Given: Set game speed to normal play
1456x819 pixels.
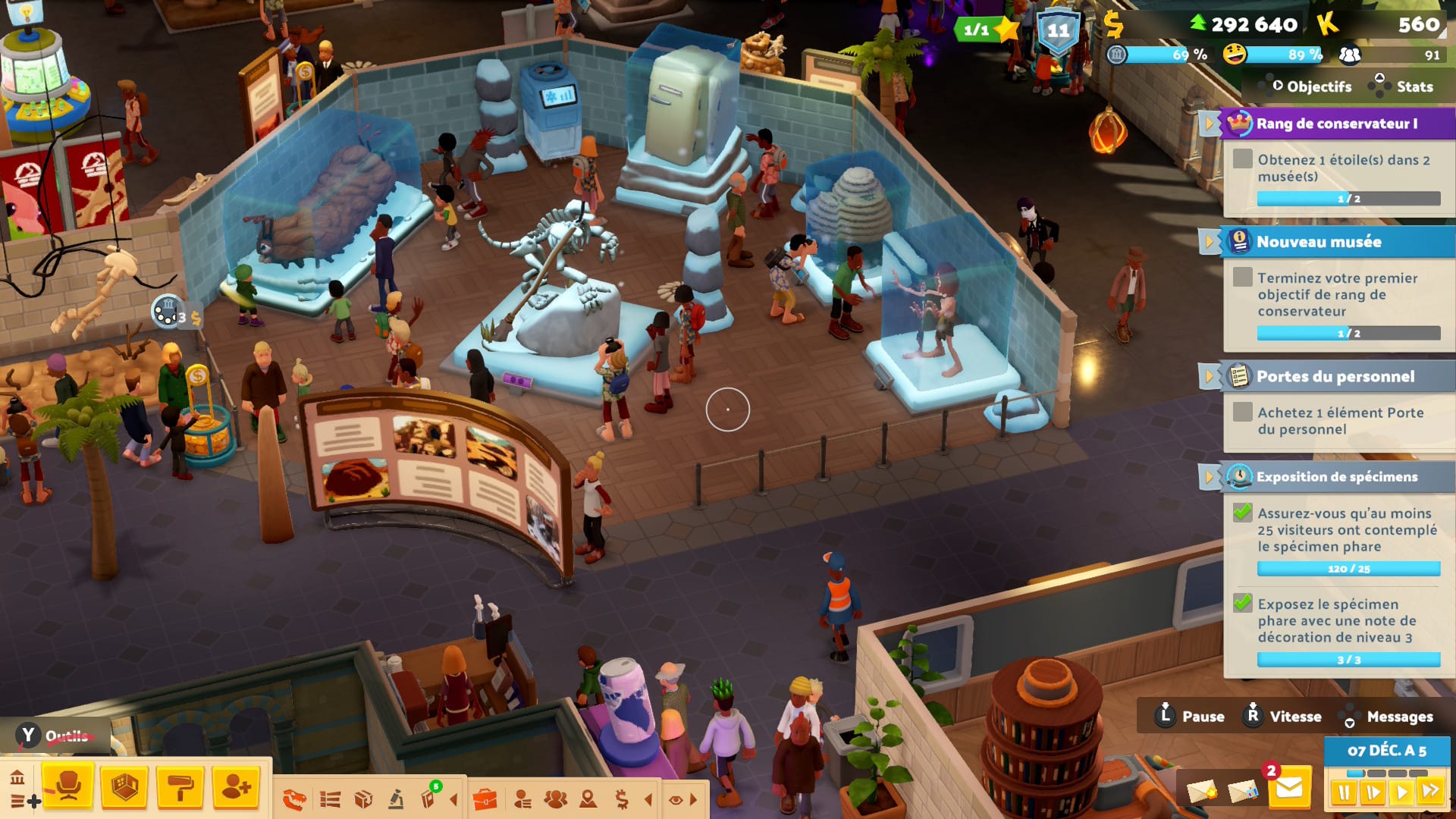Looking at the screenshot, I should [1401, 793].
